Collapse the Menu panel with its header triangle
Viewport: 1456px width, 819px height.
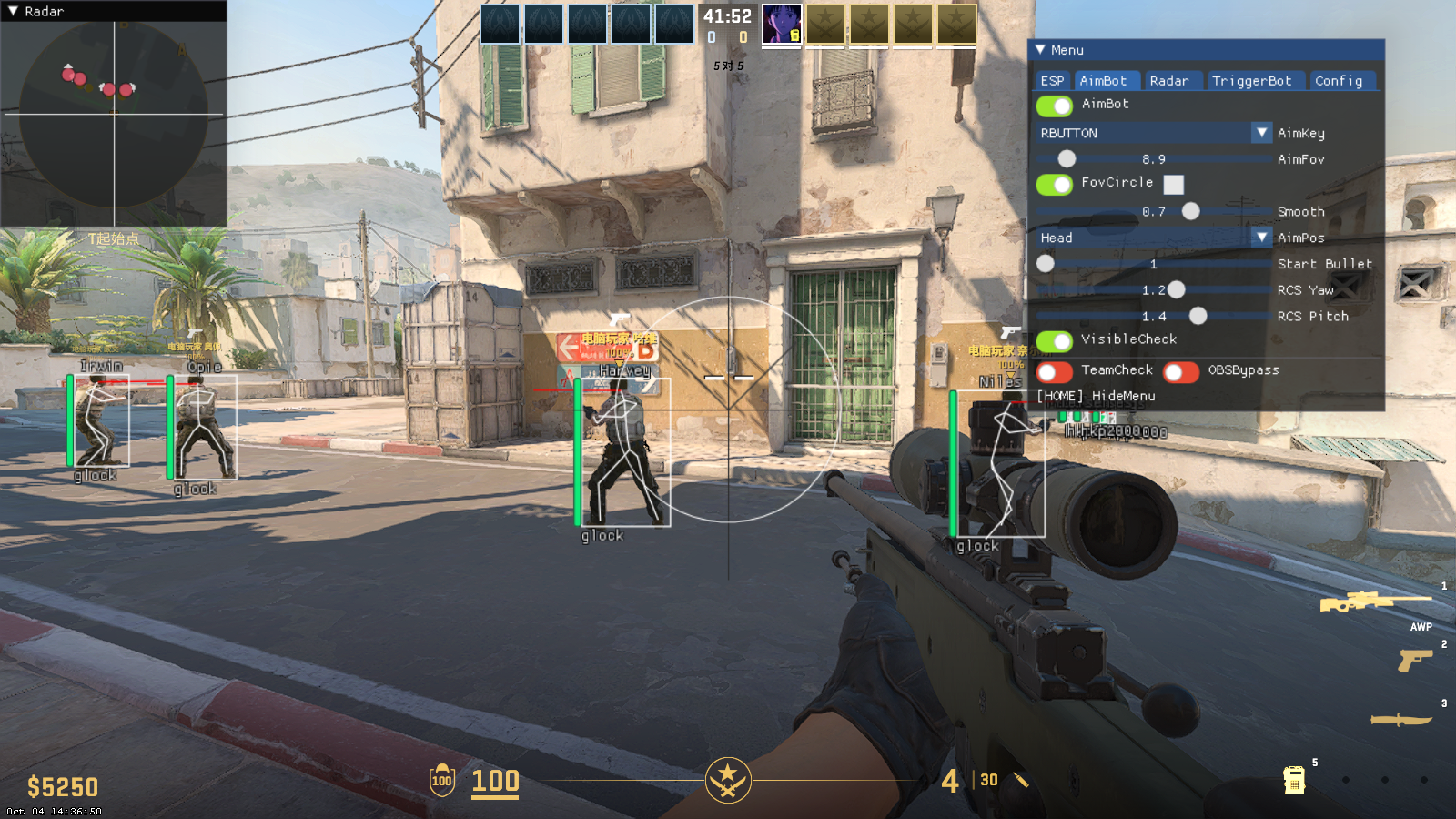(x=1039, y=50)
